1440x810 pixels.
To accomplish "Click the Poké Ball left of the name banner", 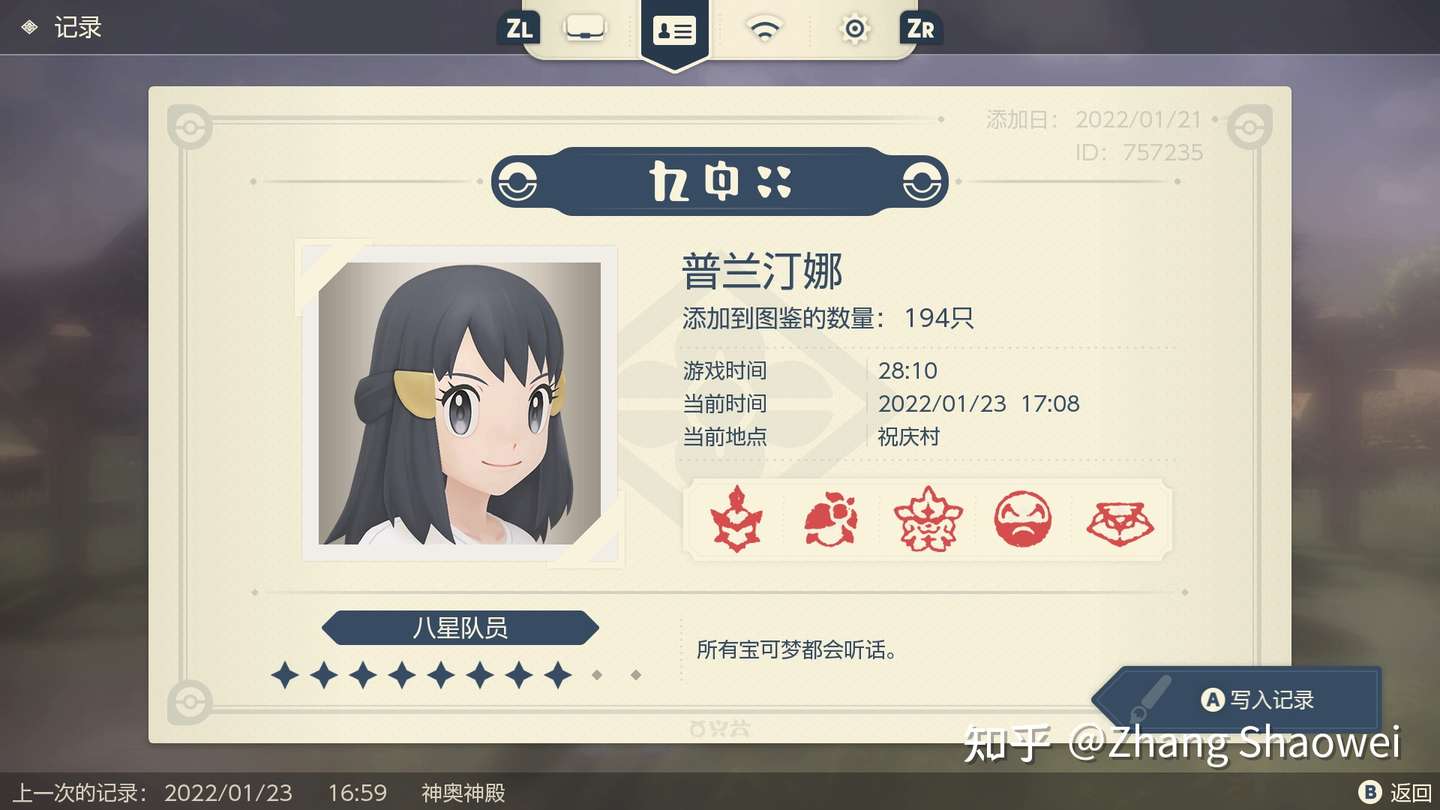I will [517, 182].
